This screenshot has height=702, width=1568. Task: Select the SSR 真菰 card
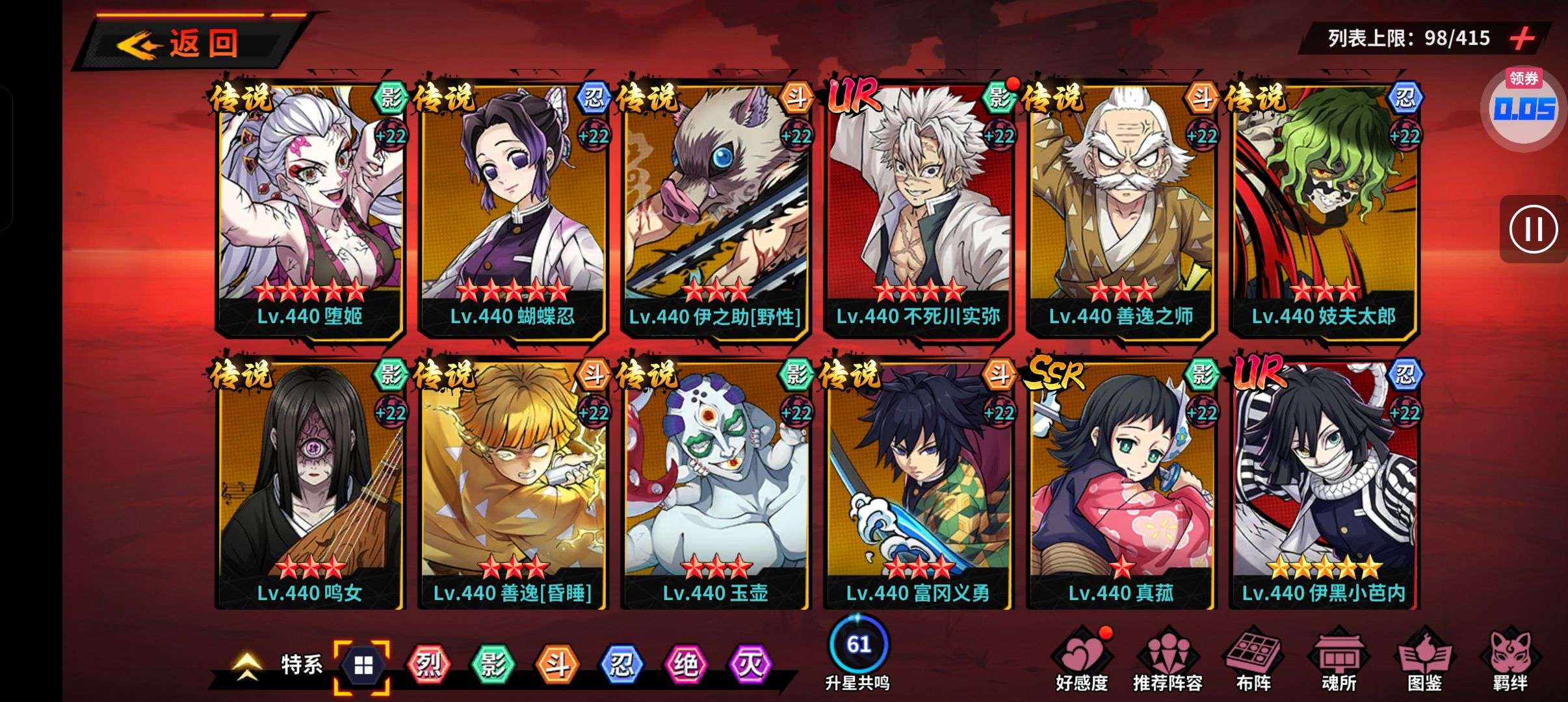point(1121,484)
